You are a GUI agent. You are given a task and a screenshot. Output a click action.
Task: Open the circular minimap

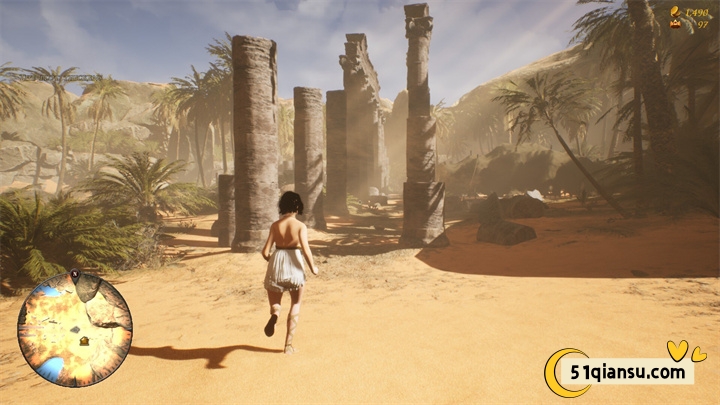[74, 330]
